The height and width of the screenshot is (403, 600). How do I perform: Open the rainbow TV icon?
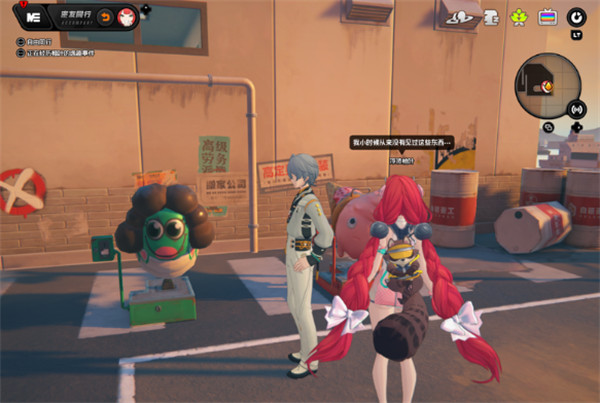(546, 17)
